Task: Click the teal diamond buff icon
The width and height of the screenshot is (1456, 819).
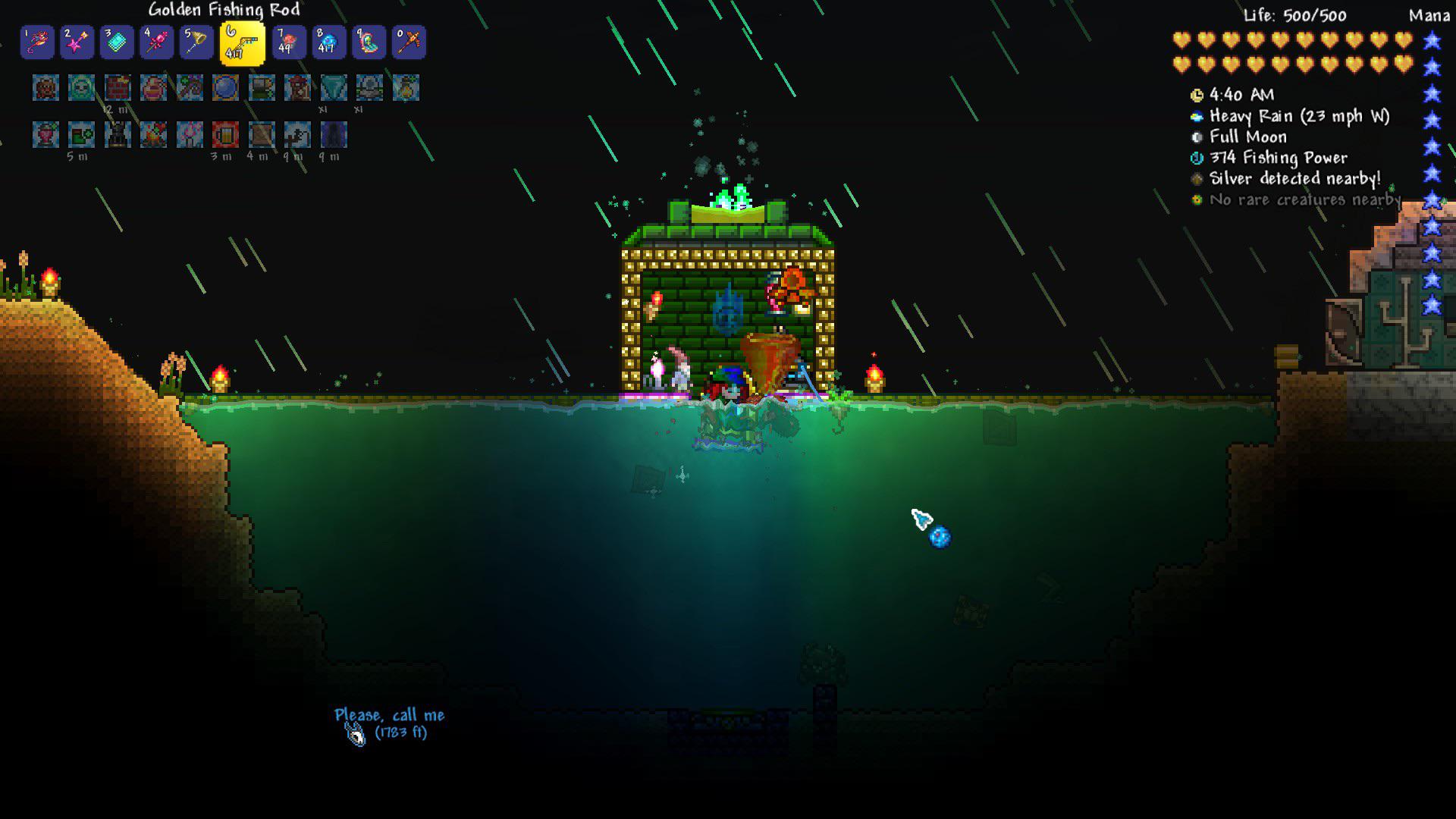Action: 334,88
